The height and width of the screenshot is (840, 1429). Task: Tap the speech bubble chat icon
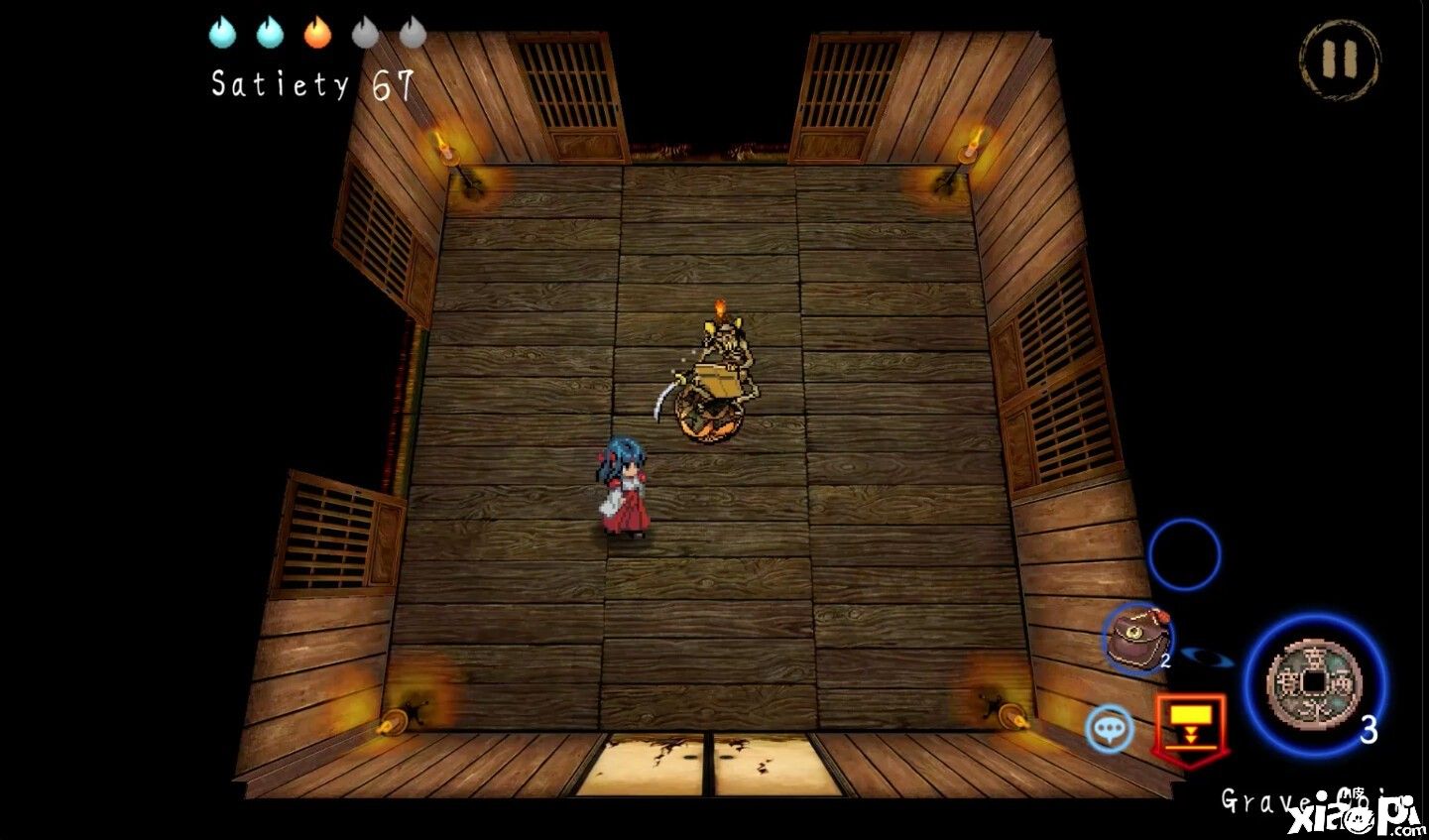pos(1109,729)
